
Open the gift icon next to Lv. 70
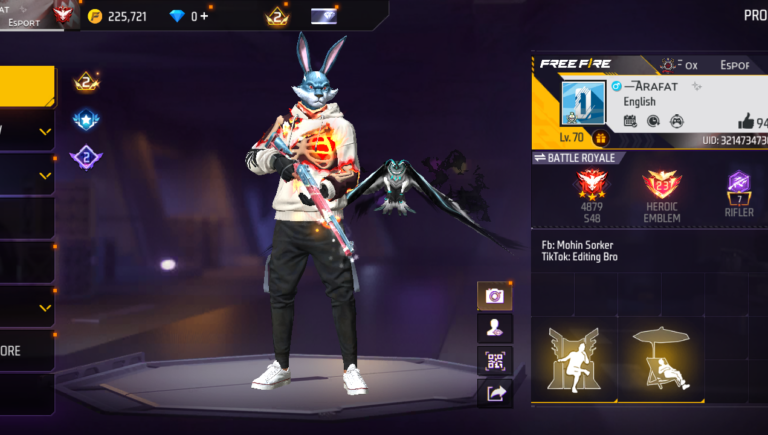click(x=601, y=138)
